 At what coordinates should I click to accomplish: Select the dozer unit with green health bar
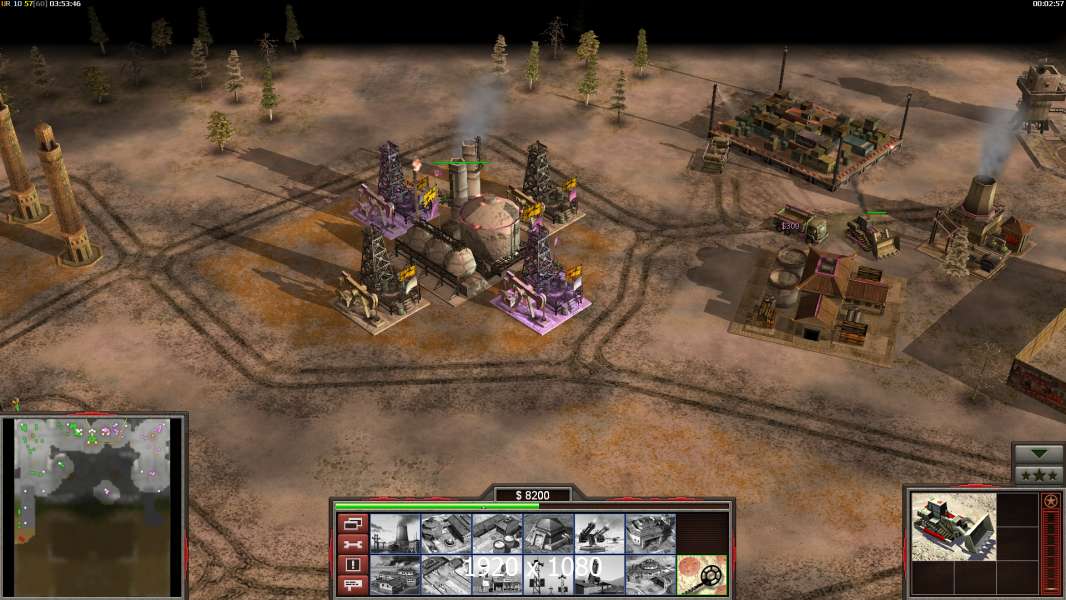point(872,234)
